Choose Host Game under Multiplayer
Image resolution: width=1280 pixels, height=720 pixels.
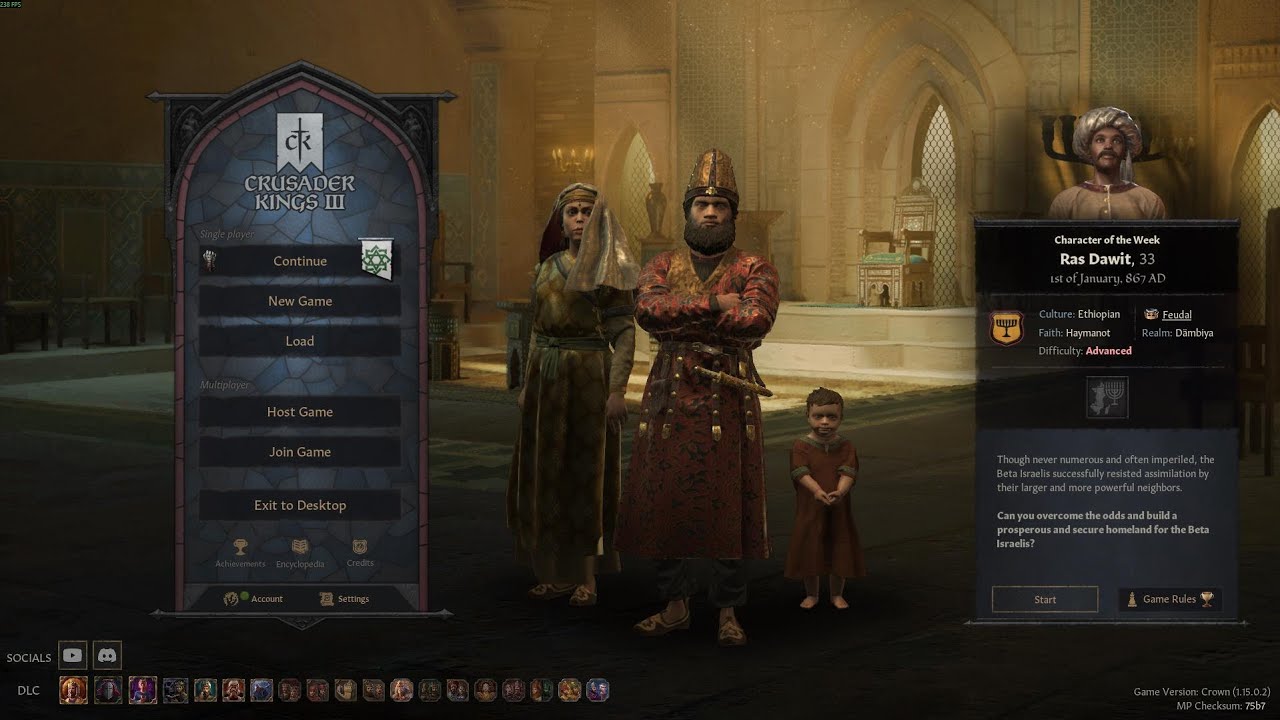[x=299, y=412]
